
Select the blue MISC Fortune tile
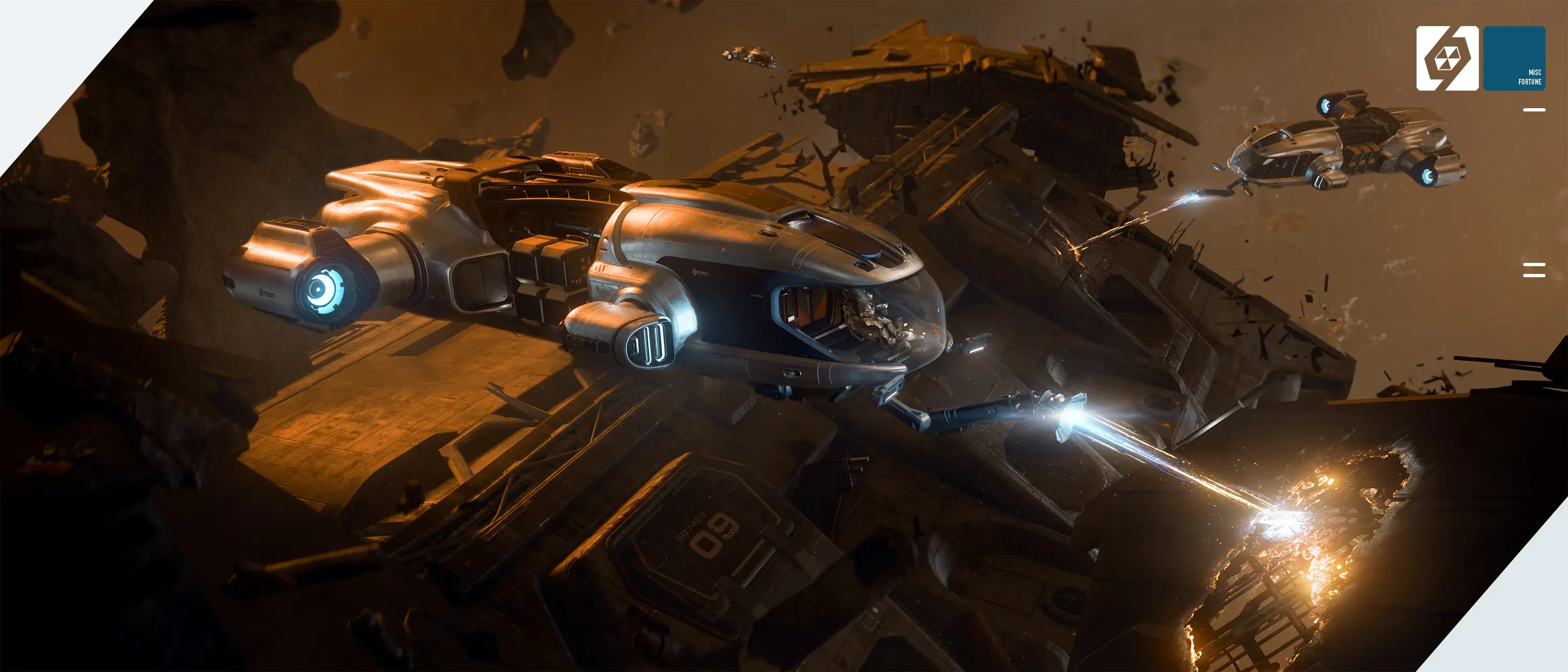coord(1514,59)
